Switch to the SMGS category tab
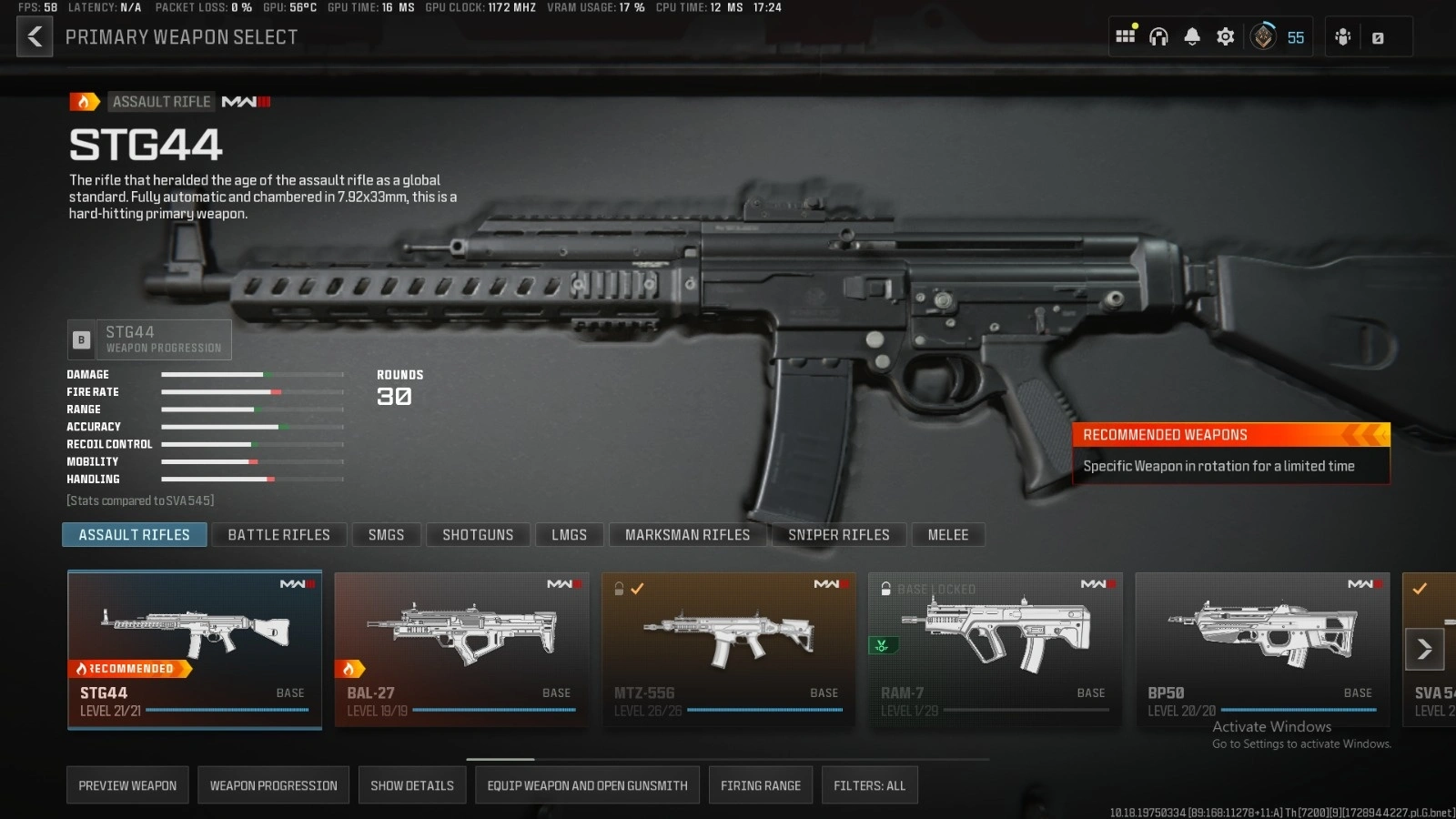This screenshot has width=1456, height=819. (x=386, y=534)
